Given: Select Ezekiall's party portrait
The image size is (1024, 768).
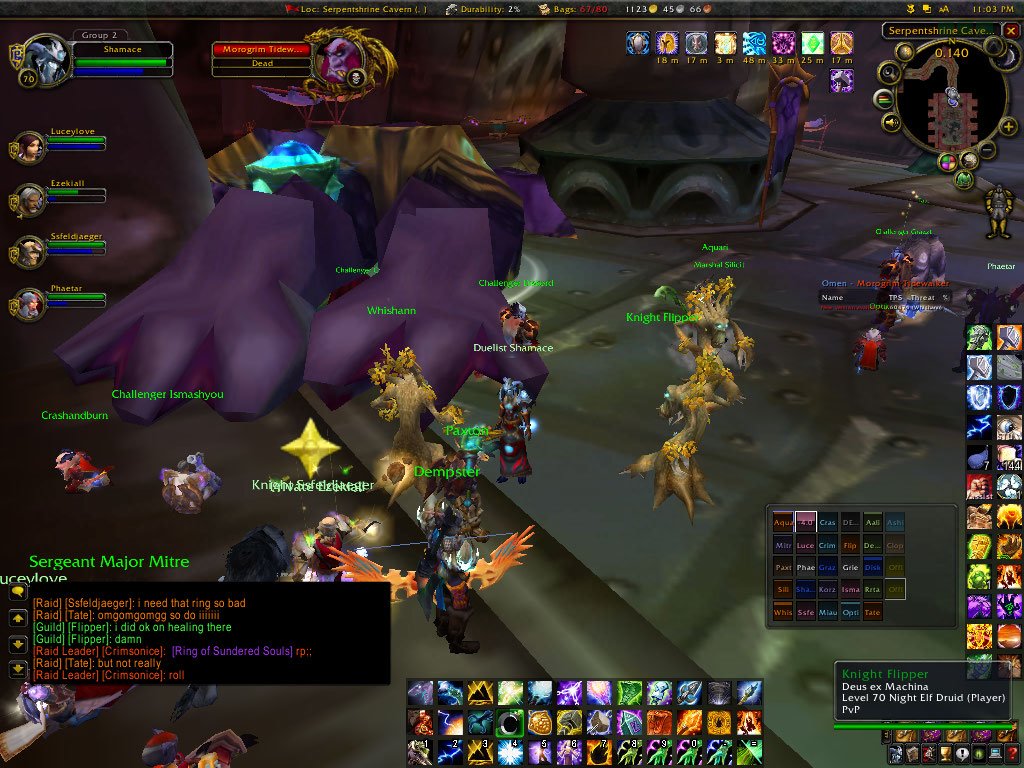Looking at the screenshot, I should click(x=28, y=200).
